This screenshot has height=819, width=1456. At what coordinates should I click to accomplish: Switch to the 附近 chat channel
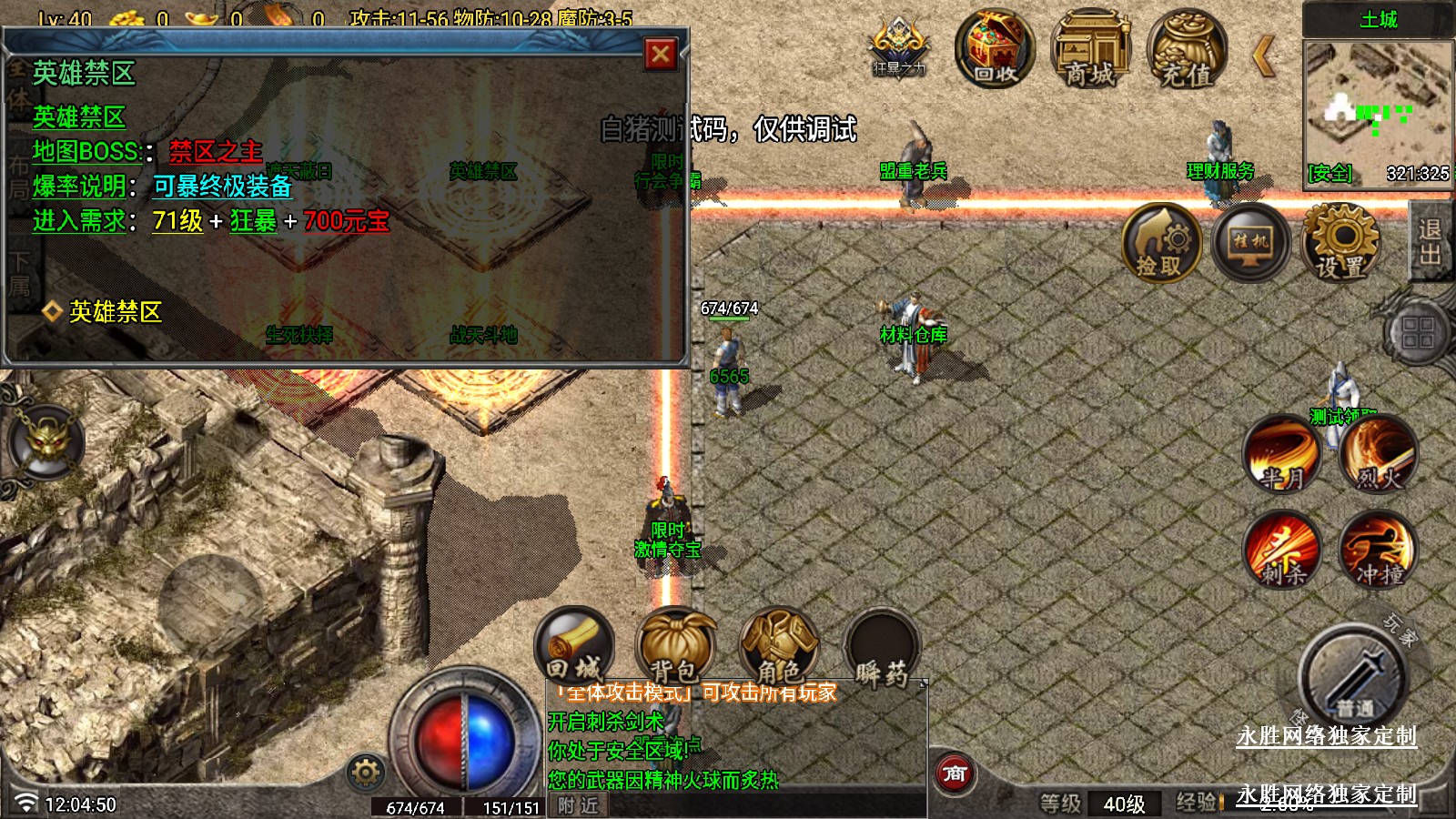[579, 805]
